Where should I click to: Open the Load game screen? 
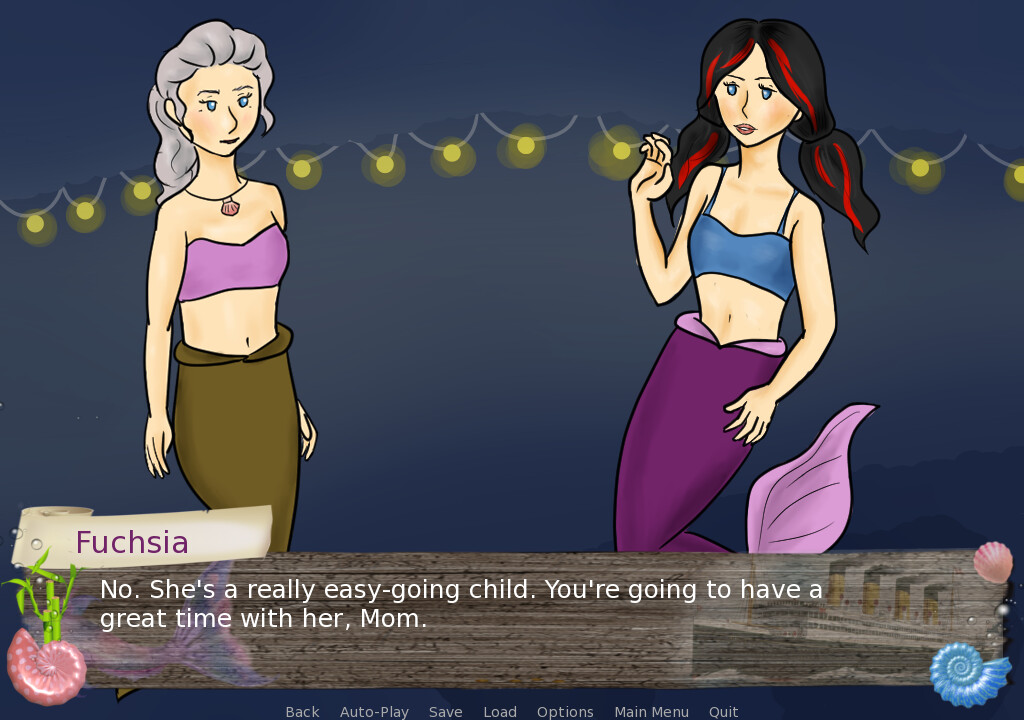click(x=500, y=712)
